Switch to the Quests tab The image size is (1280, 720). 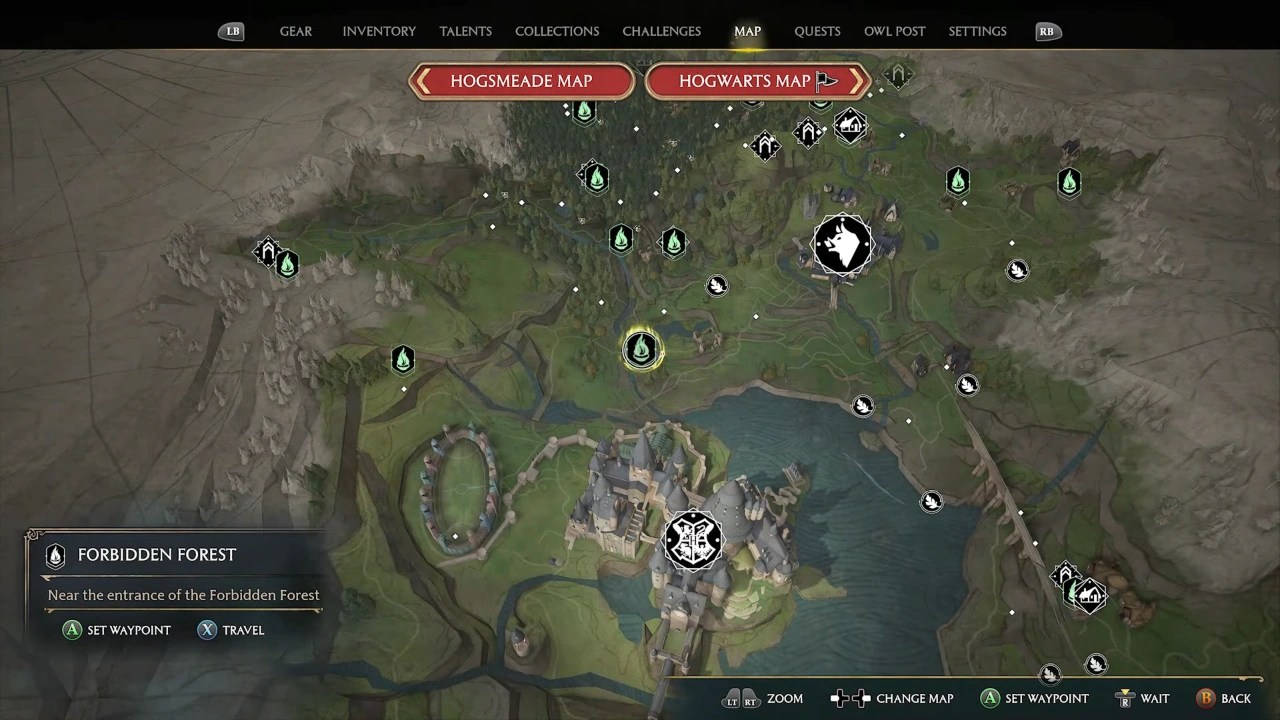(817, 31)
